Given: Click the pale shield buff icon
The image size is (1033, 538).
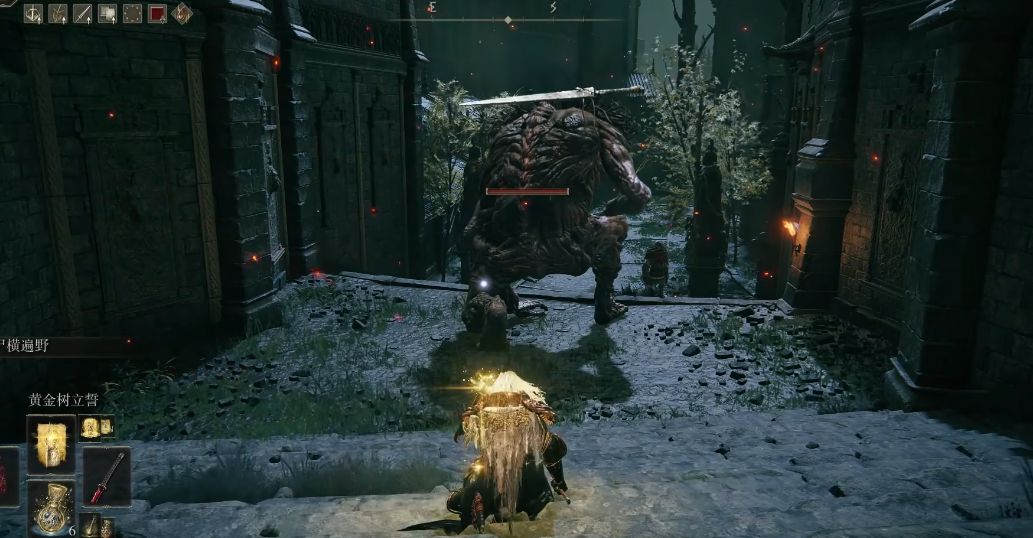Looking at the screenshot, I should coord(107,13).
